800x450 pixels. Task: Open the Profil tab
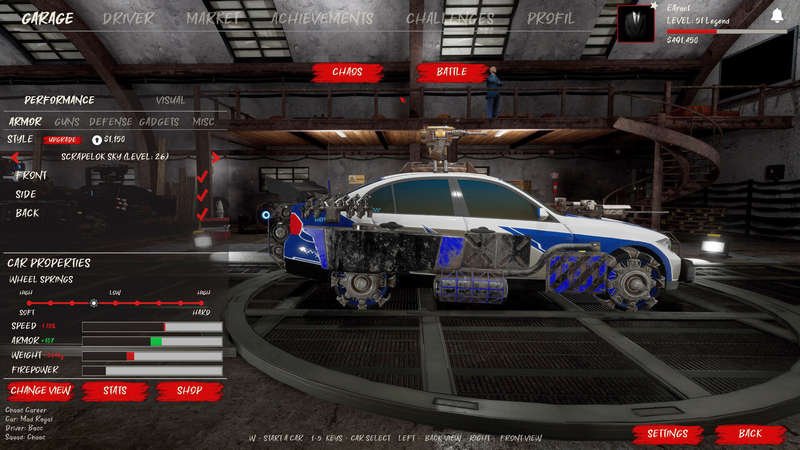[551, 18]
